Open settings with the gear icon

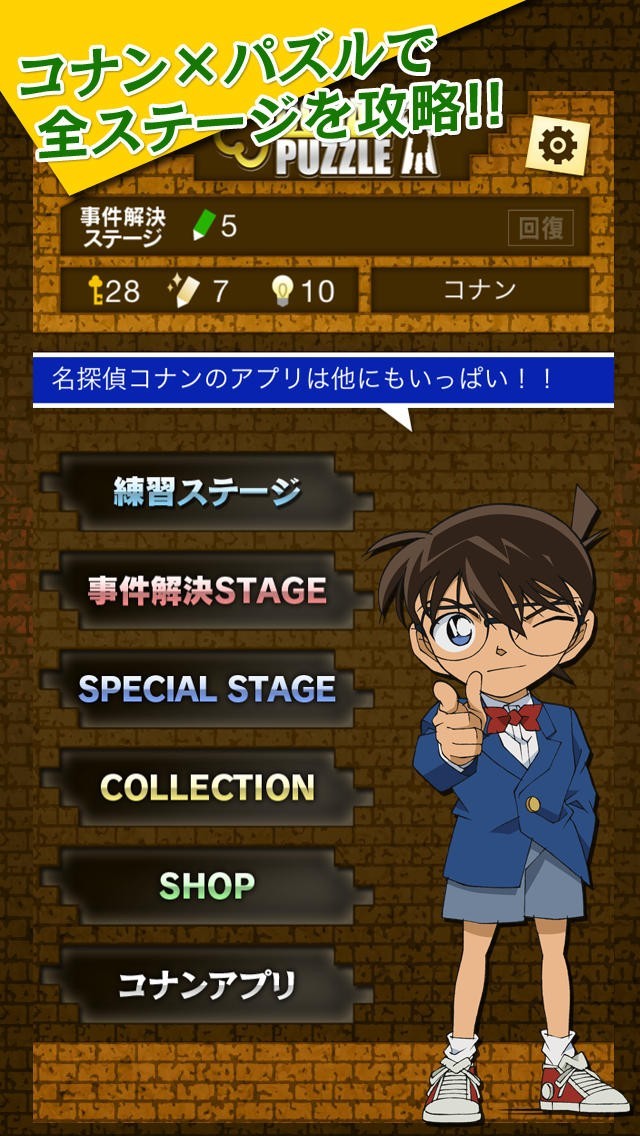(x=557, y=146)
